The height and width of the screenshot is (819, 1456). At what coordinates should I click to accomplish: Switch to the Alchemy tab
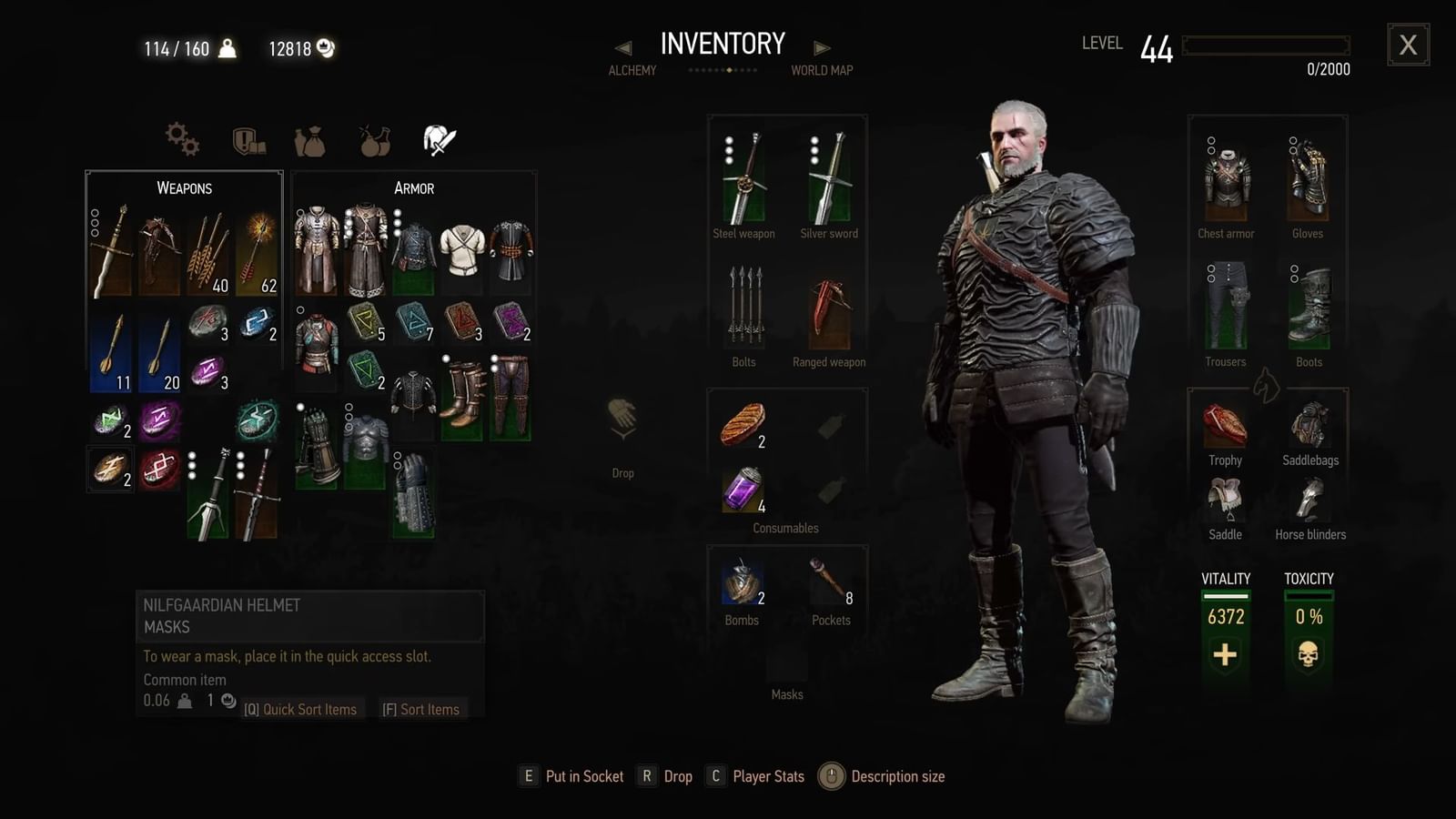pyautogui.click(x=632, y=70)
